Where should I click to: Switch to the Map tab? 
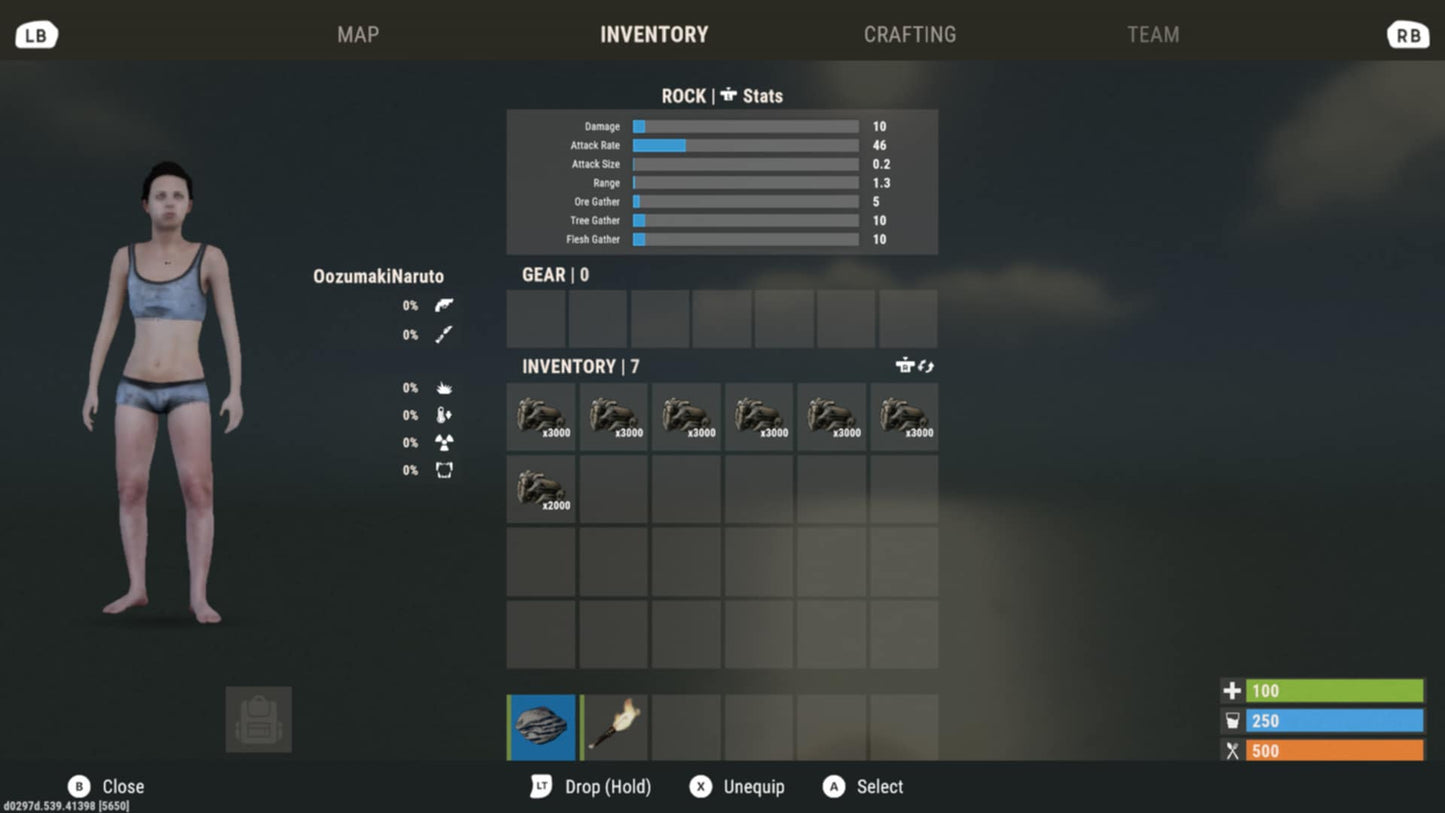tap(358, 35)
